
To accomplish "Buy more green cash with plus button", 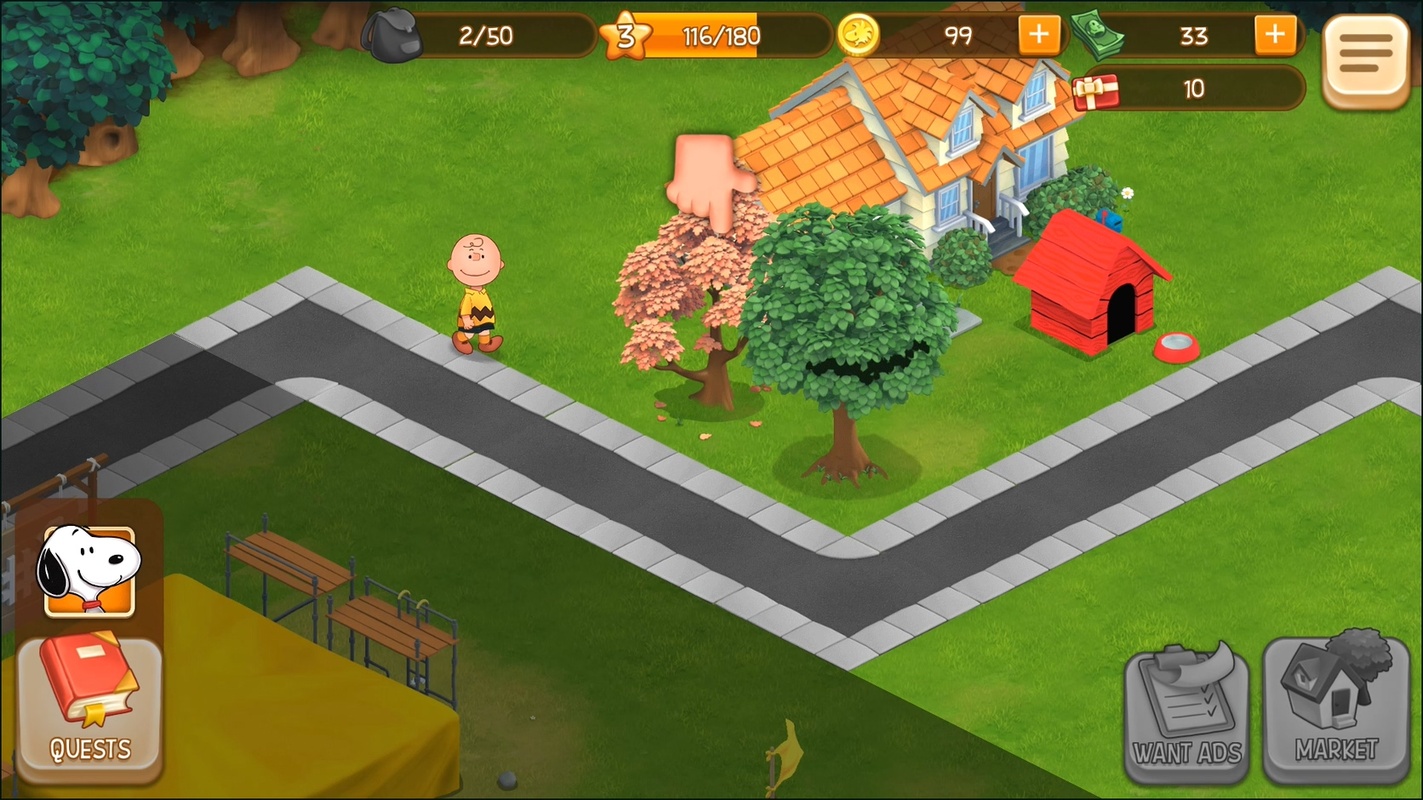I will pos(1274,36).
